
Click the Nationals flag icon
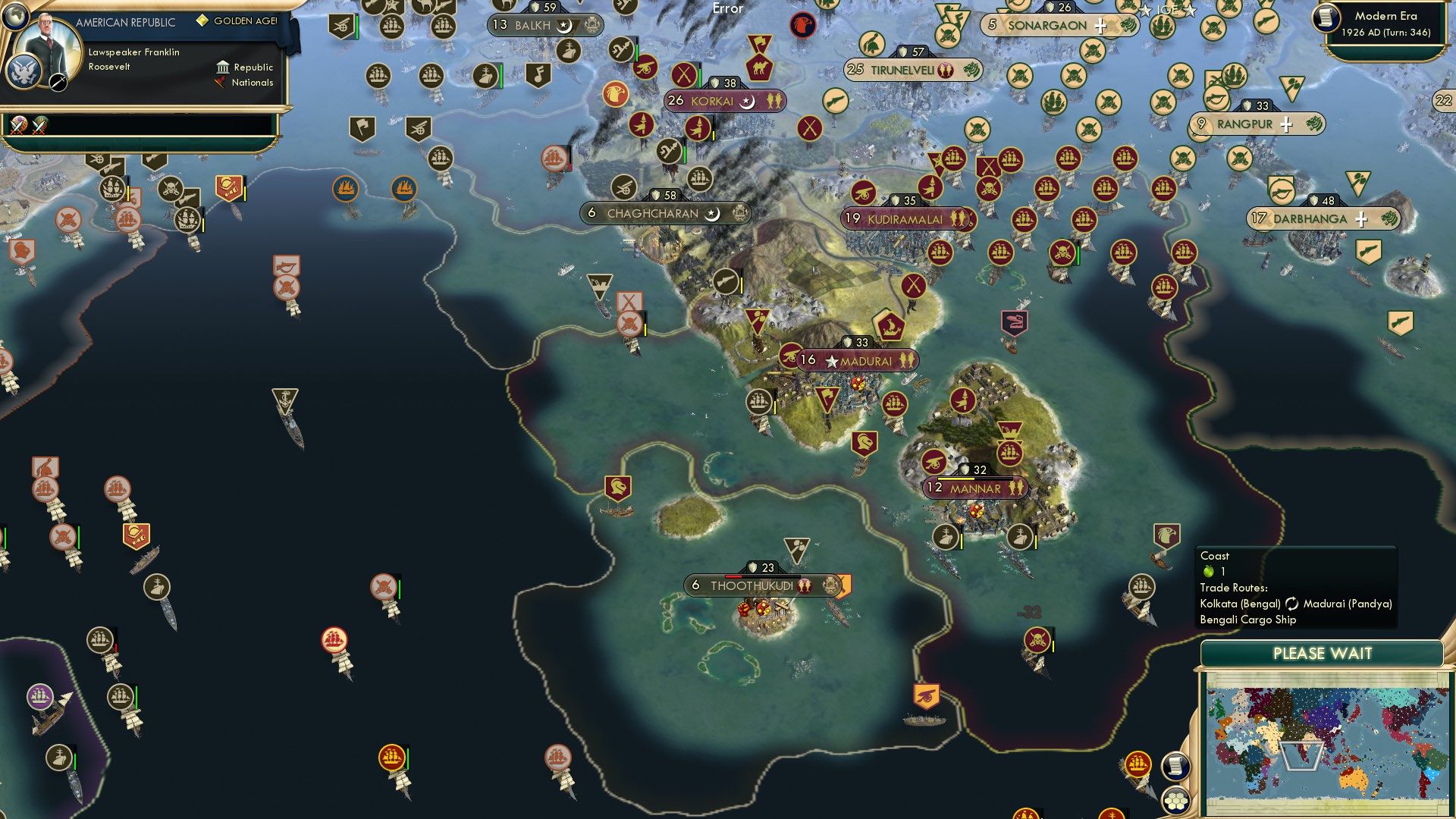(x=221, y=83)
